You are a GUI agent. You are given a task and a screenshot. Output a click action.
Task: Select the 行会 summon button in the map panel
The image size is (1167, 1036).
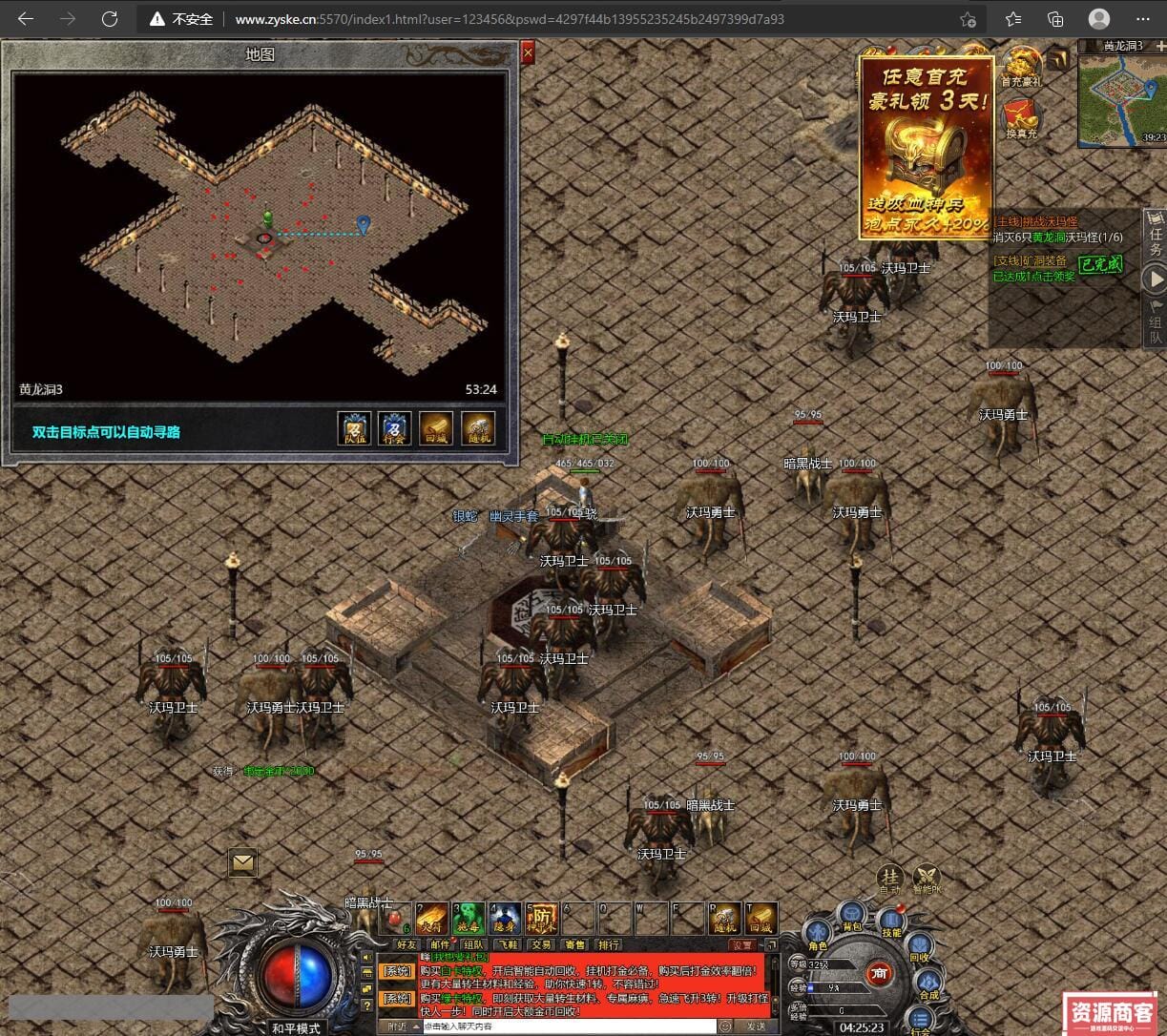(395, 427)
